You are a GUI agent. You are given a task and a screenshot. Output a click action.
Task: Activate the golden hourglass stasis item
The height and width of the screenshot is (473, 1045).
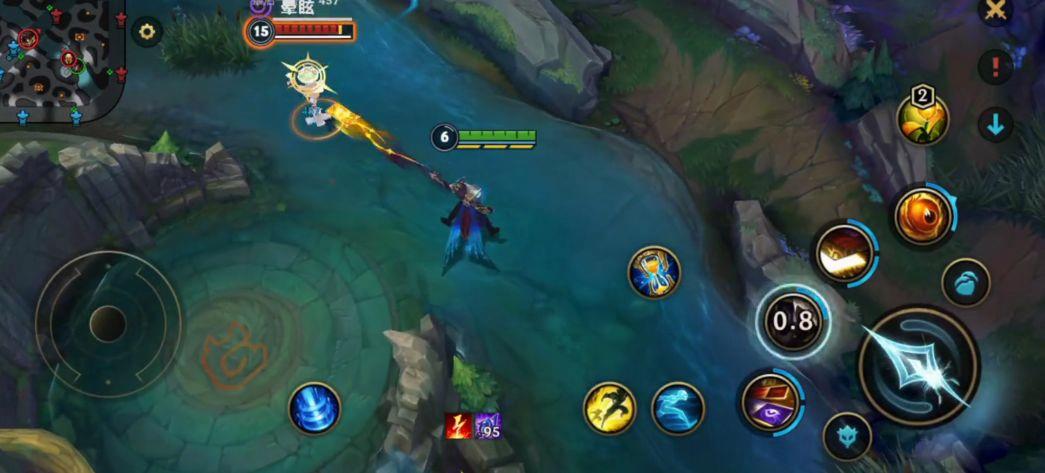654,272
